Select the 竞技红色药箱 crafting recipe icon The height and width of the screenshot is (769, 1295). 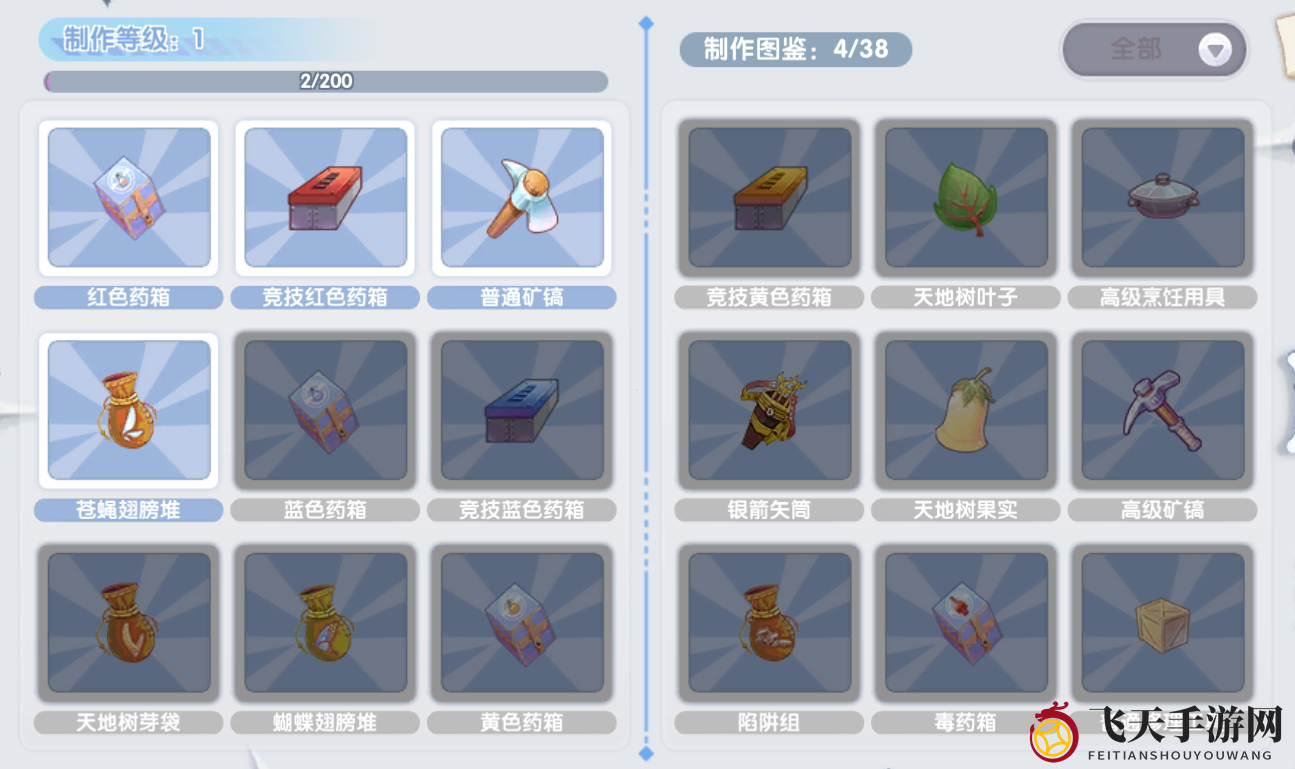324,198
